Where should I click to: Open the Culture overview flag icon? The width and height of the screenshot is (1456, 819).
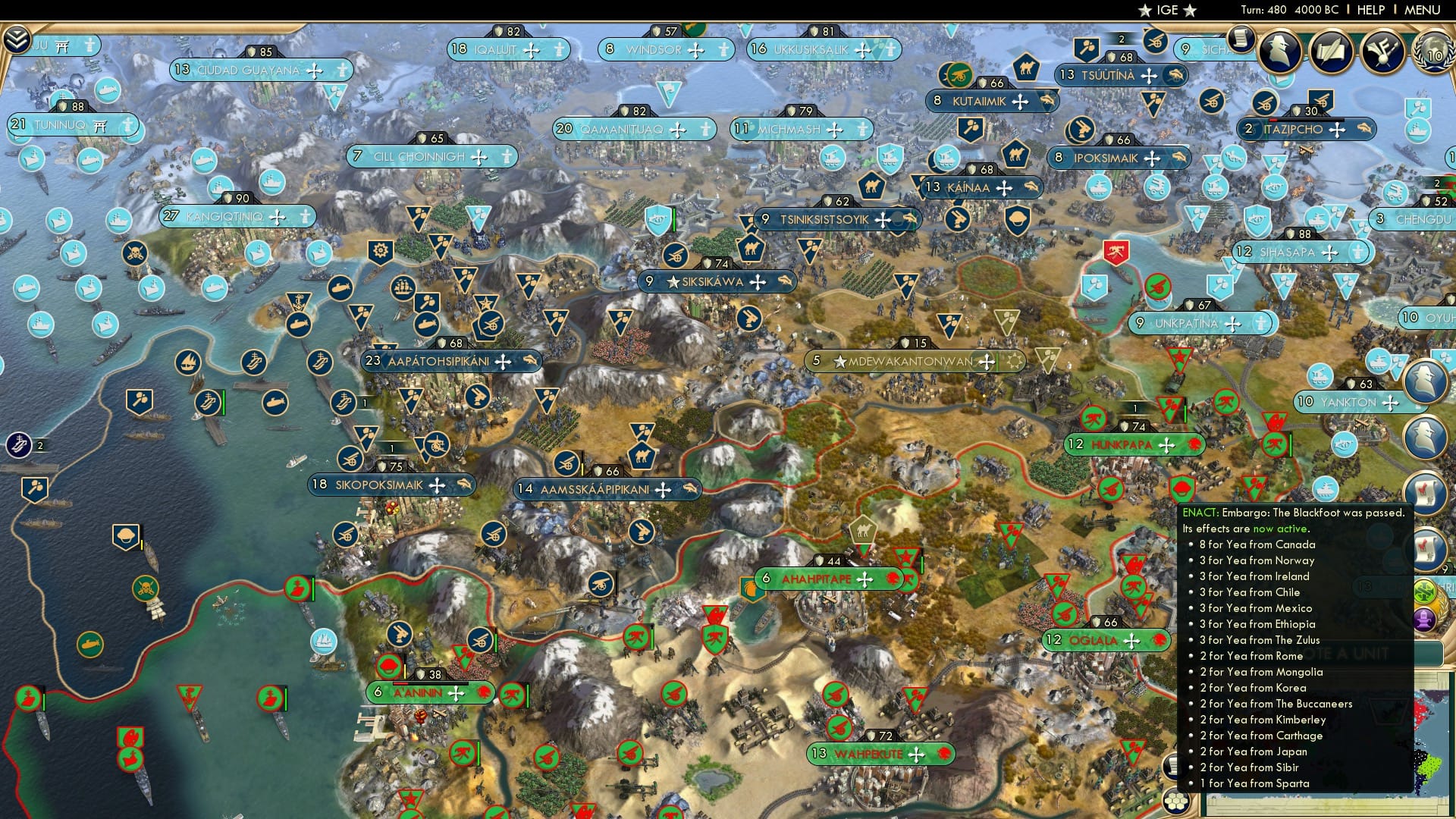click(x=1382, y=52)
